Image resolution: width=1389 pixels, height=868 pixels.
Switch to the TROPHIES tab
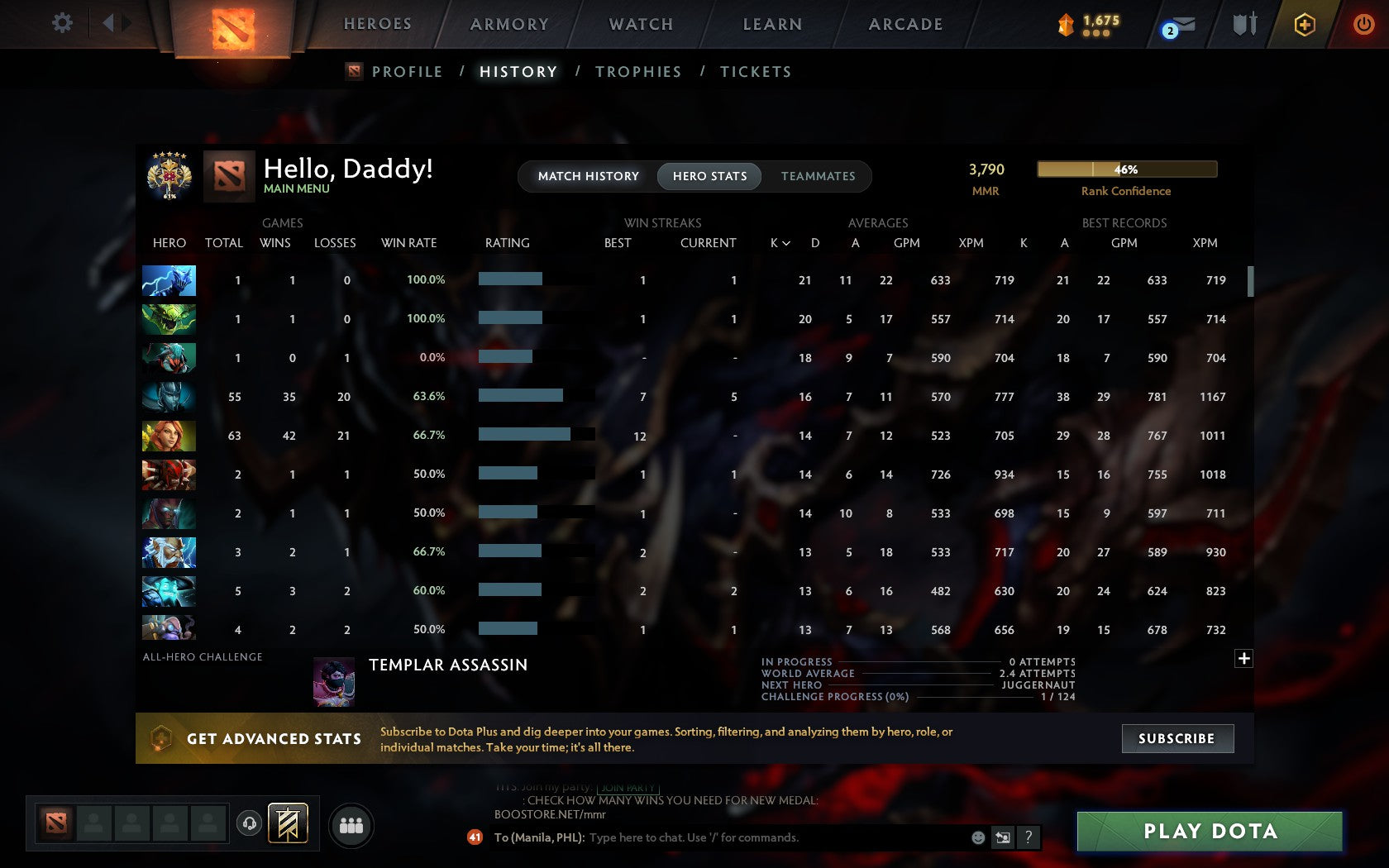click(x=637, y=72)
